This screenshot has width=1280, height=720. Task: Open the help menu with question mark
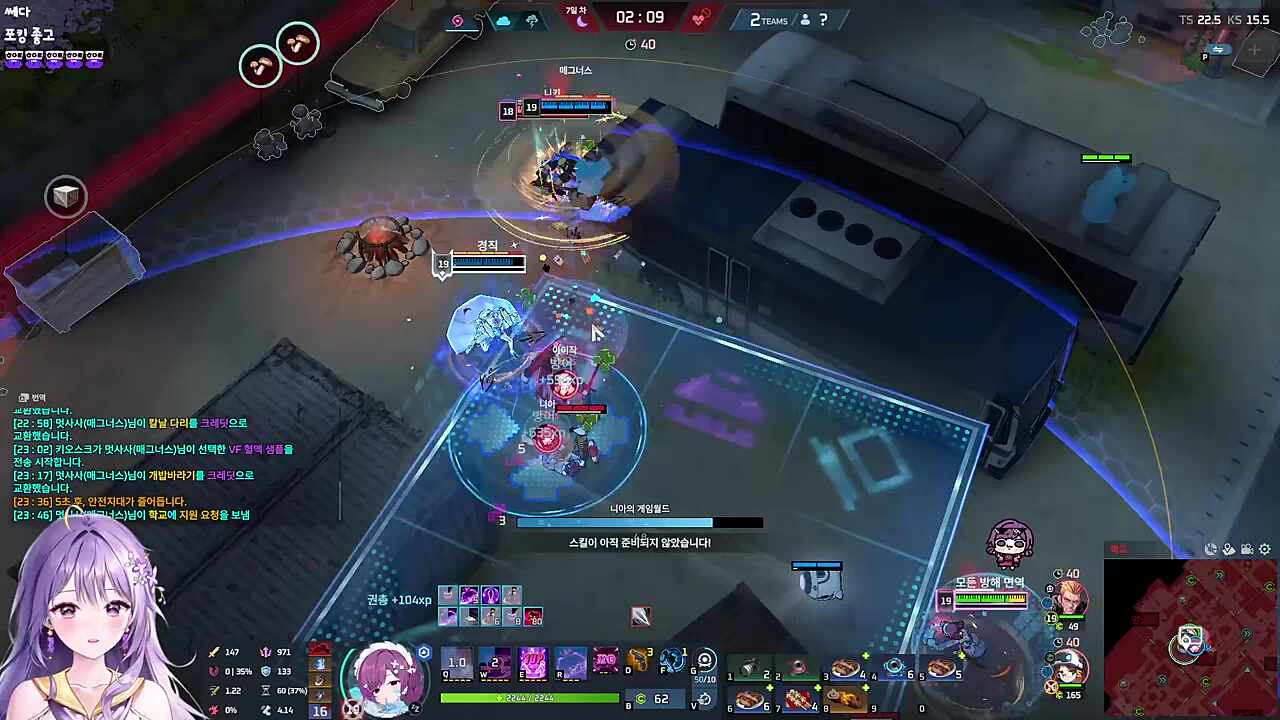[x=823, y=20]
